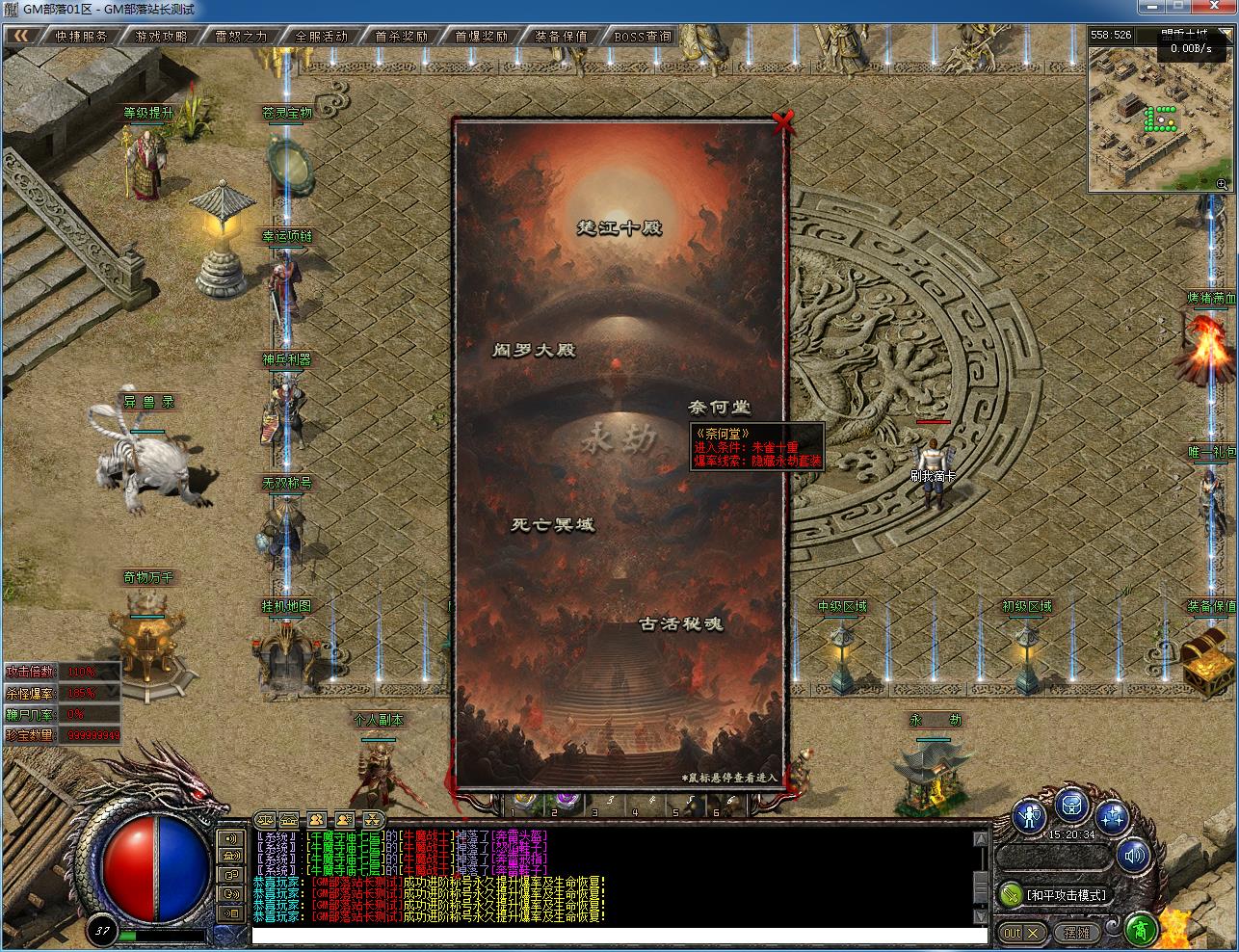This screenshot has height=952, width=1239.
Task: Open the 首爆奖励 rewards menu
Action: [481, 37]
